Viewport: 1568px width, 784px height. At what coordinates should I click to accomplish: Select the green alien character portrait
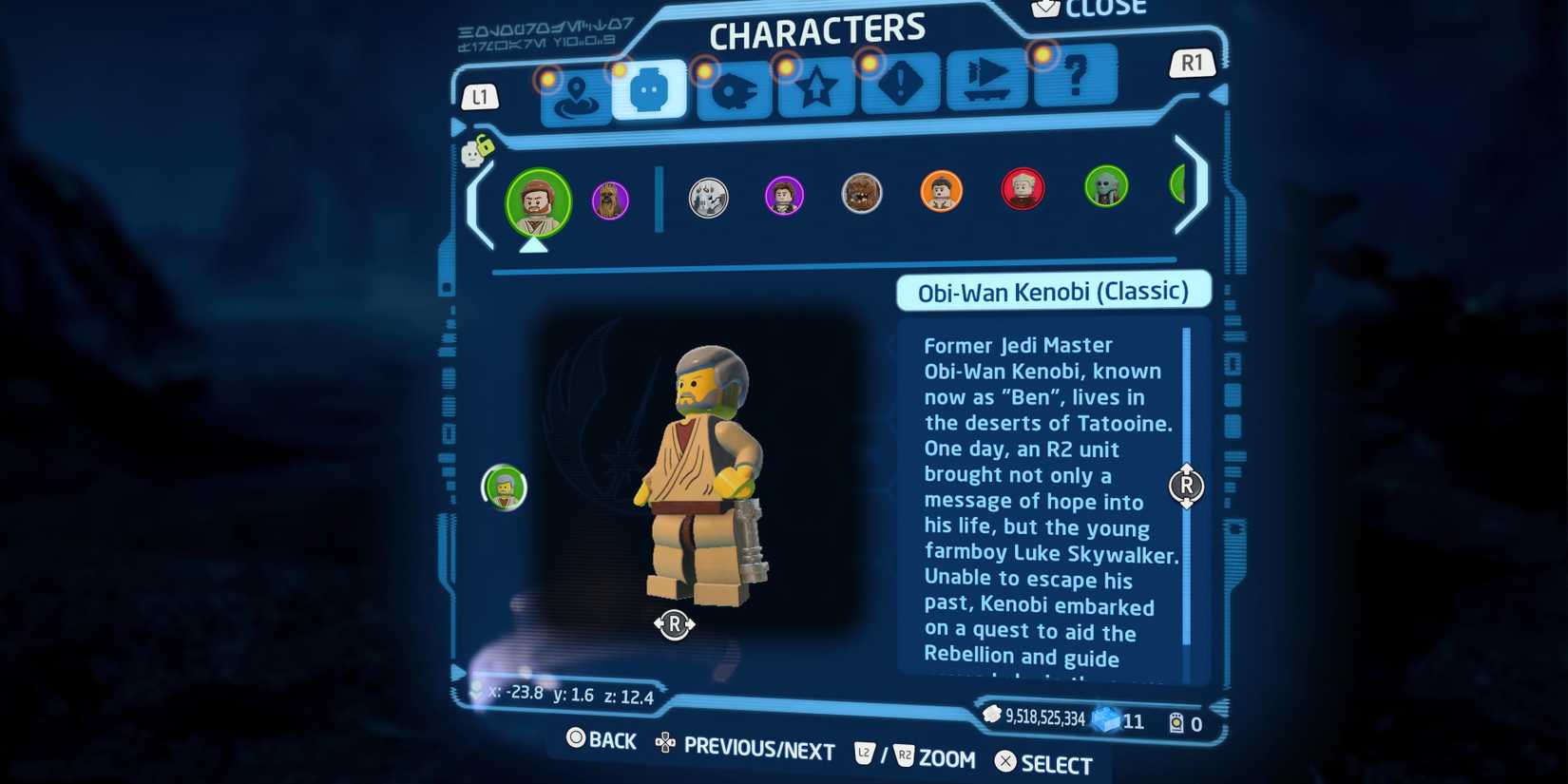point(1106,188)
